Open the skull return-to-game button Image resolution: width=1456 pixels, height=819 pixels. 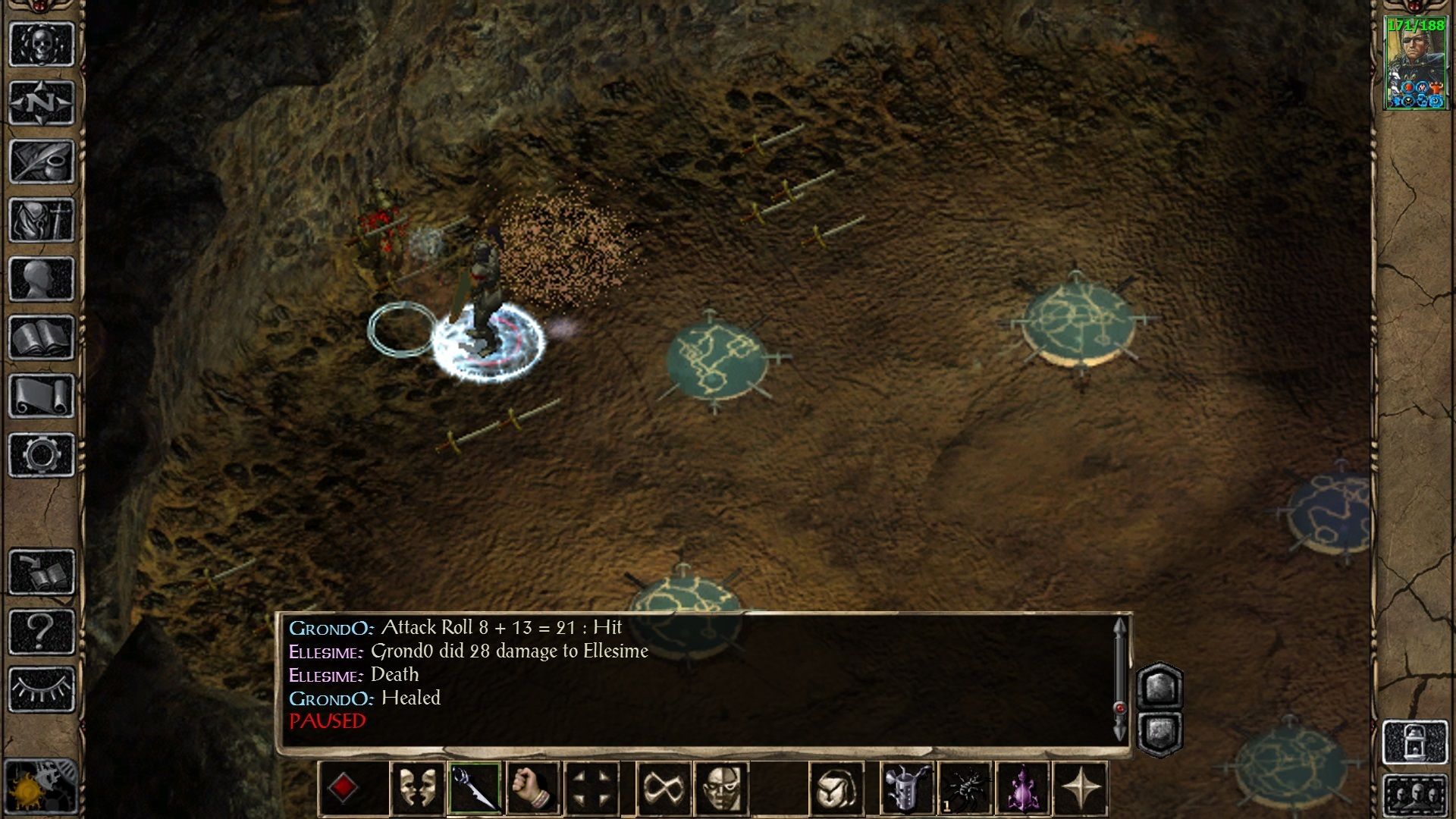(42, 44)
